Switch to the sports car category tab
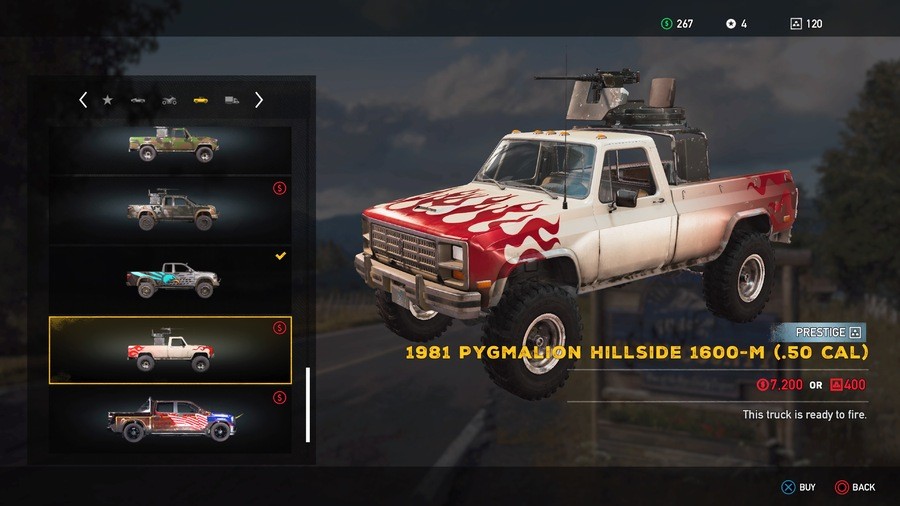The height and width of the screenshot is (506, 900). click(x=138, y=100)
